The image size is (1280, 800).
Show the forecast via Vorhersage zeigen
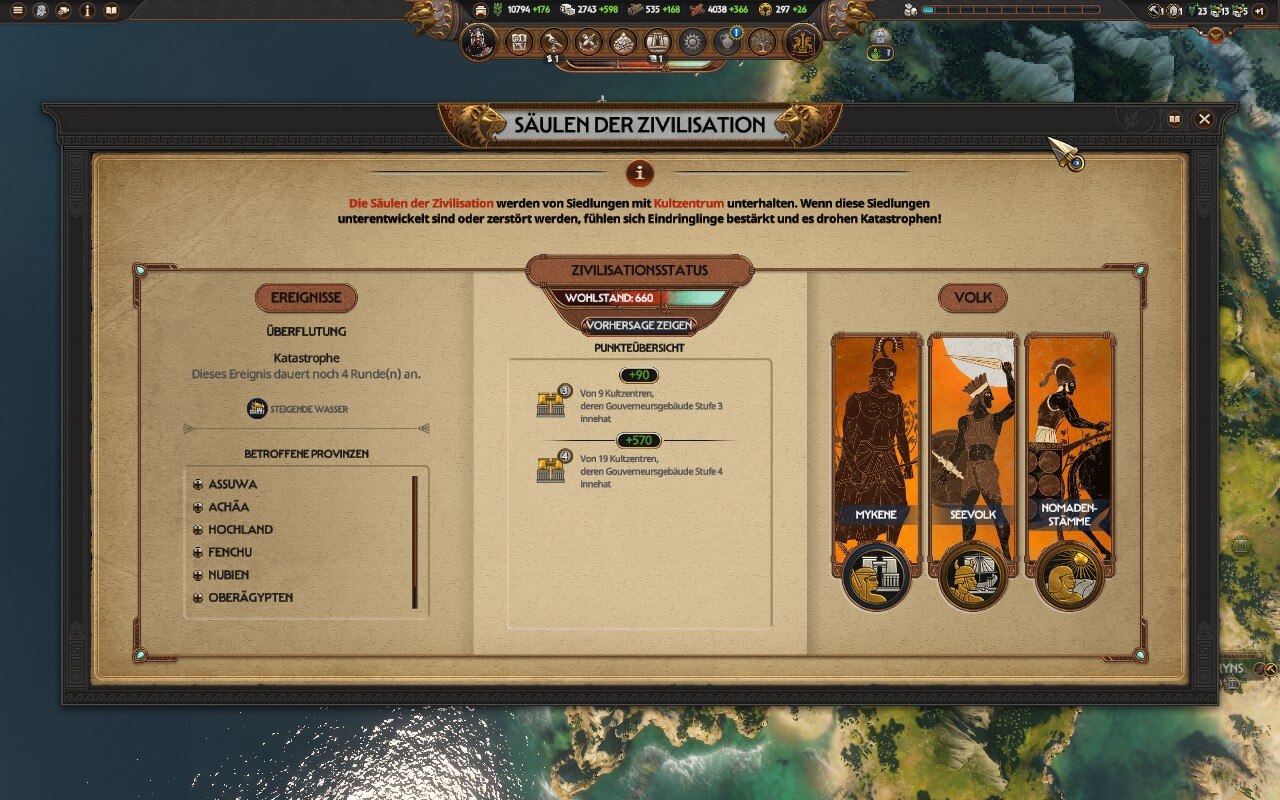click(639, 325)
